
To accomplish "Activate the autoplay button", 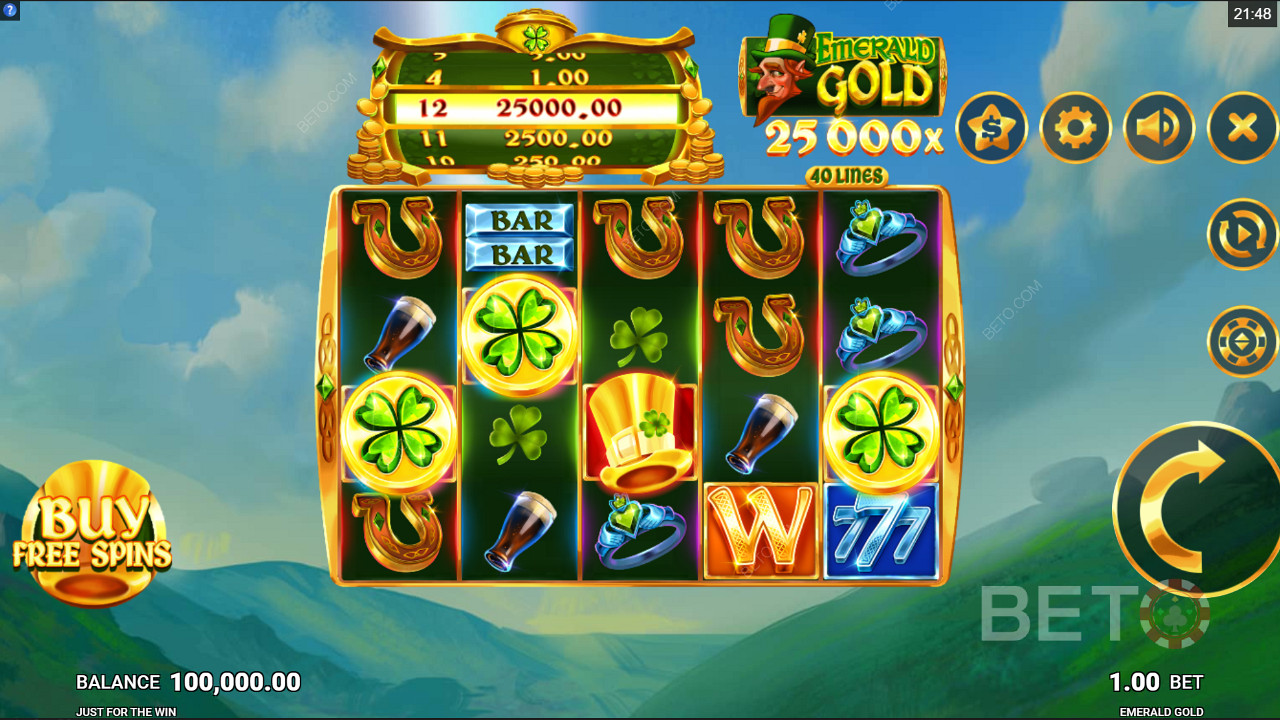I will [x=1242, y=234].
